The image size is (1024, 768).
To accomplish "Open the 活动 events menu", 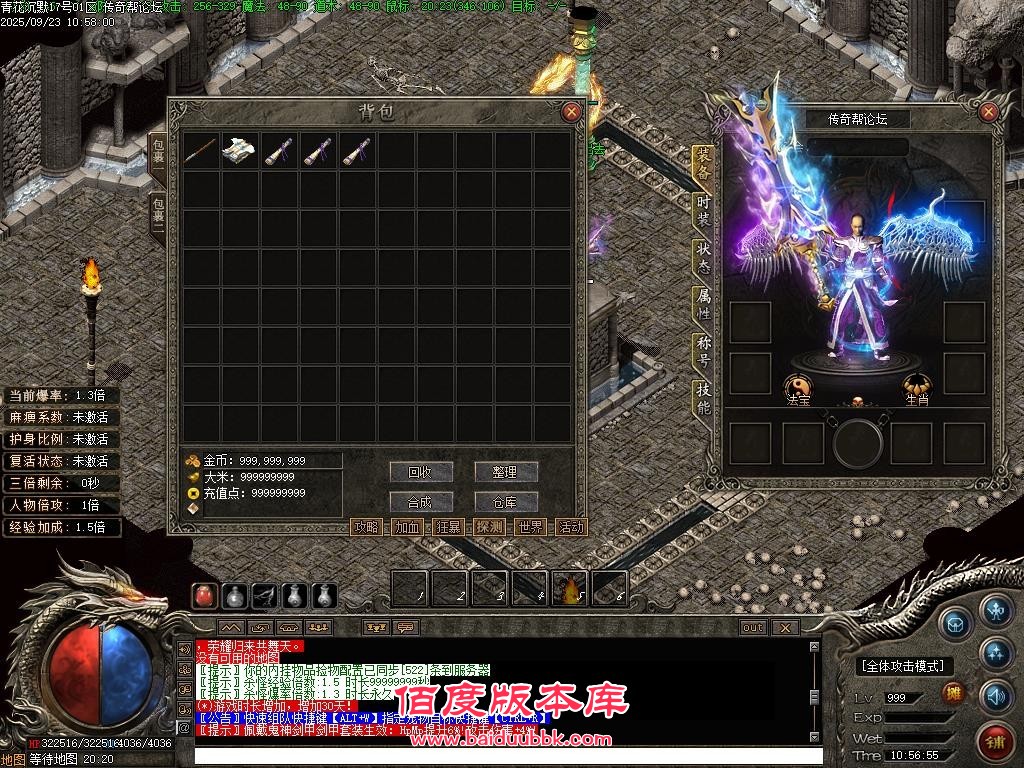I will coord(571,527).
